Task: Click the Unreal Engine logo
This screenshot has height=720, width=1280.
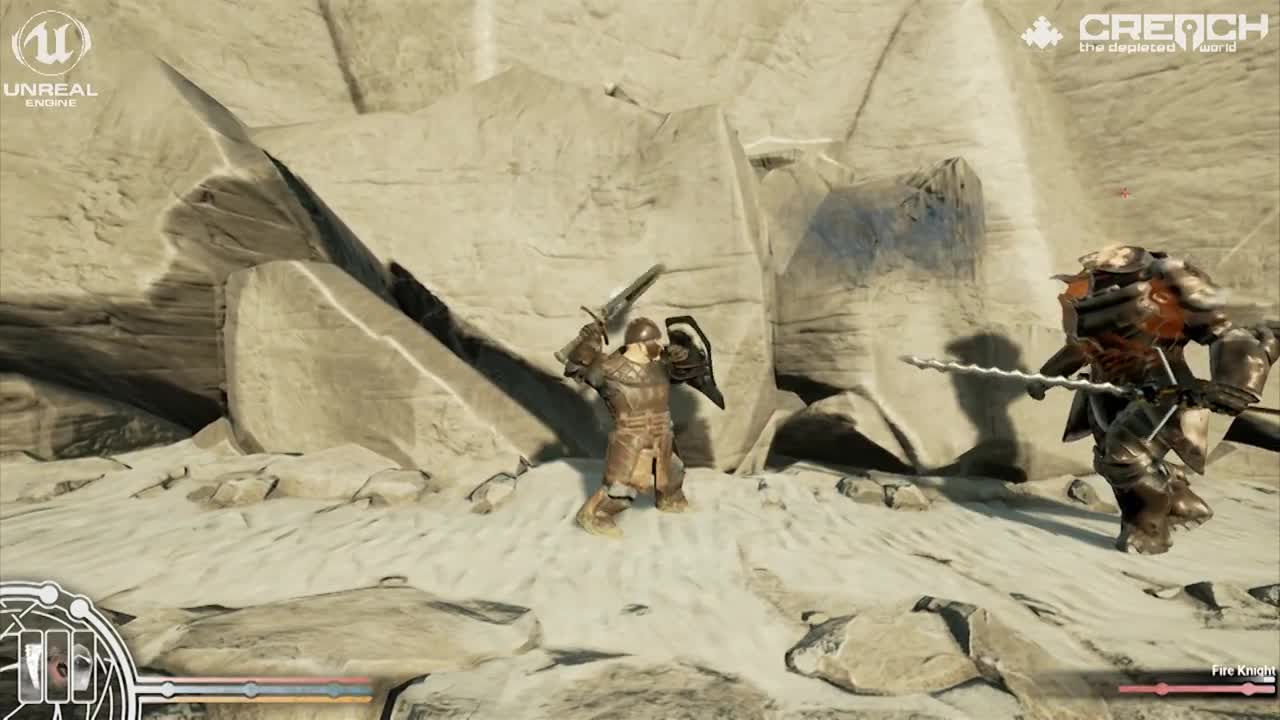Action: 51,58
